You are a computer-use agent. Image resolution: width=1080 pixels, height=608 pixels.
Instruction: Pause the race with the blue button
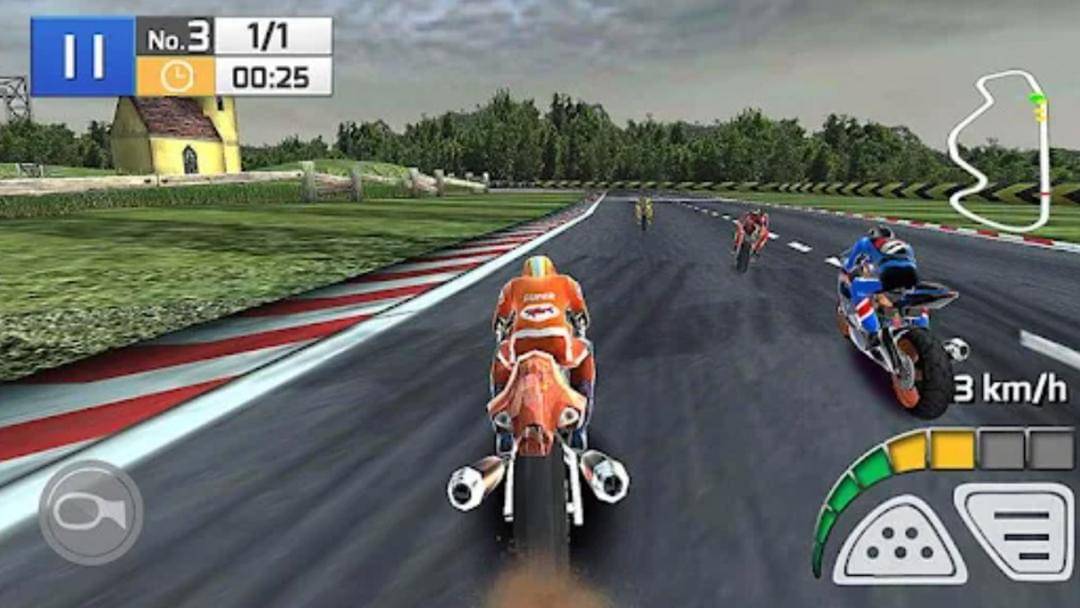pos(83,56)
